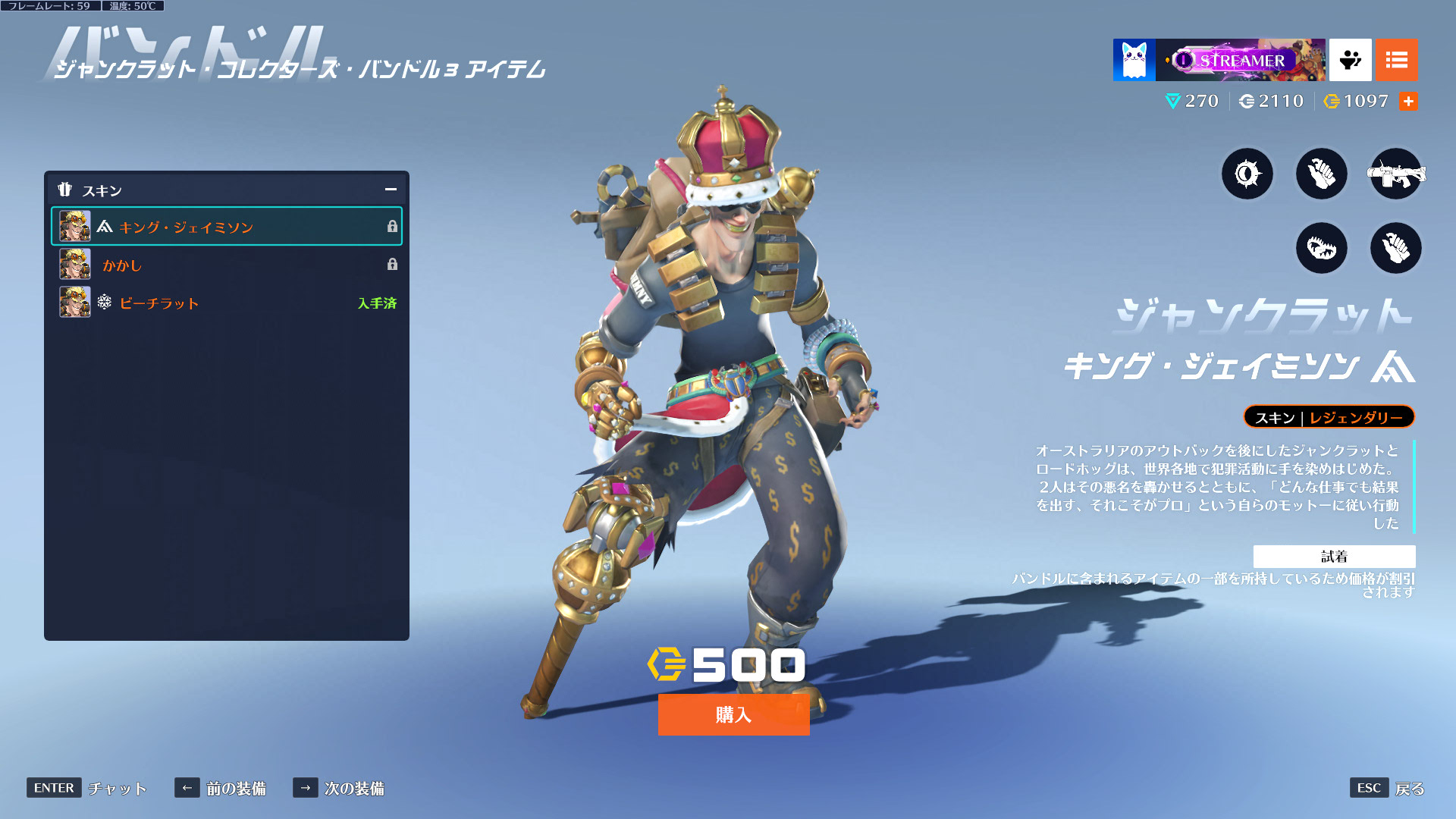The width and height of the screenshot is (1456, 819).
Task: Select the キング・ジェイミソン skin row
Action: pos(226,227)
